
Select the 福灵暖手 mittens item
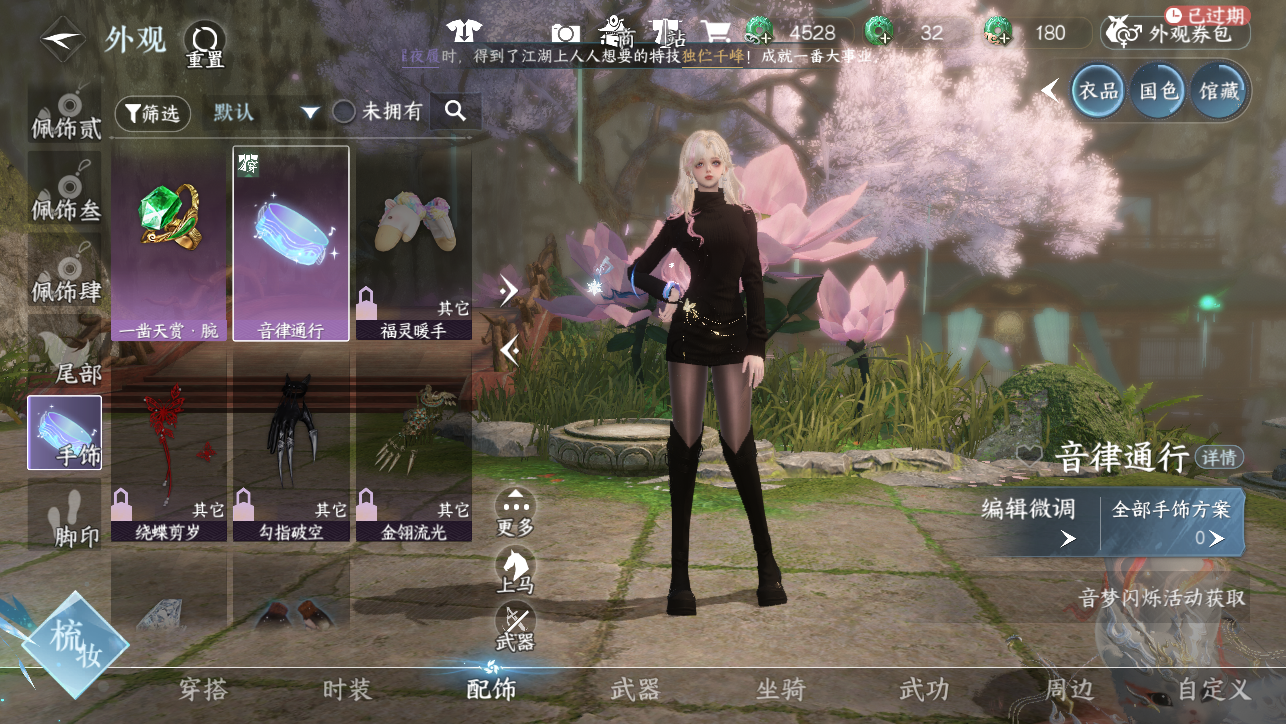[x=413, y=243]
